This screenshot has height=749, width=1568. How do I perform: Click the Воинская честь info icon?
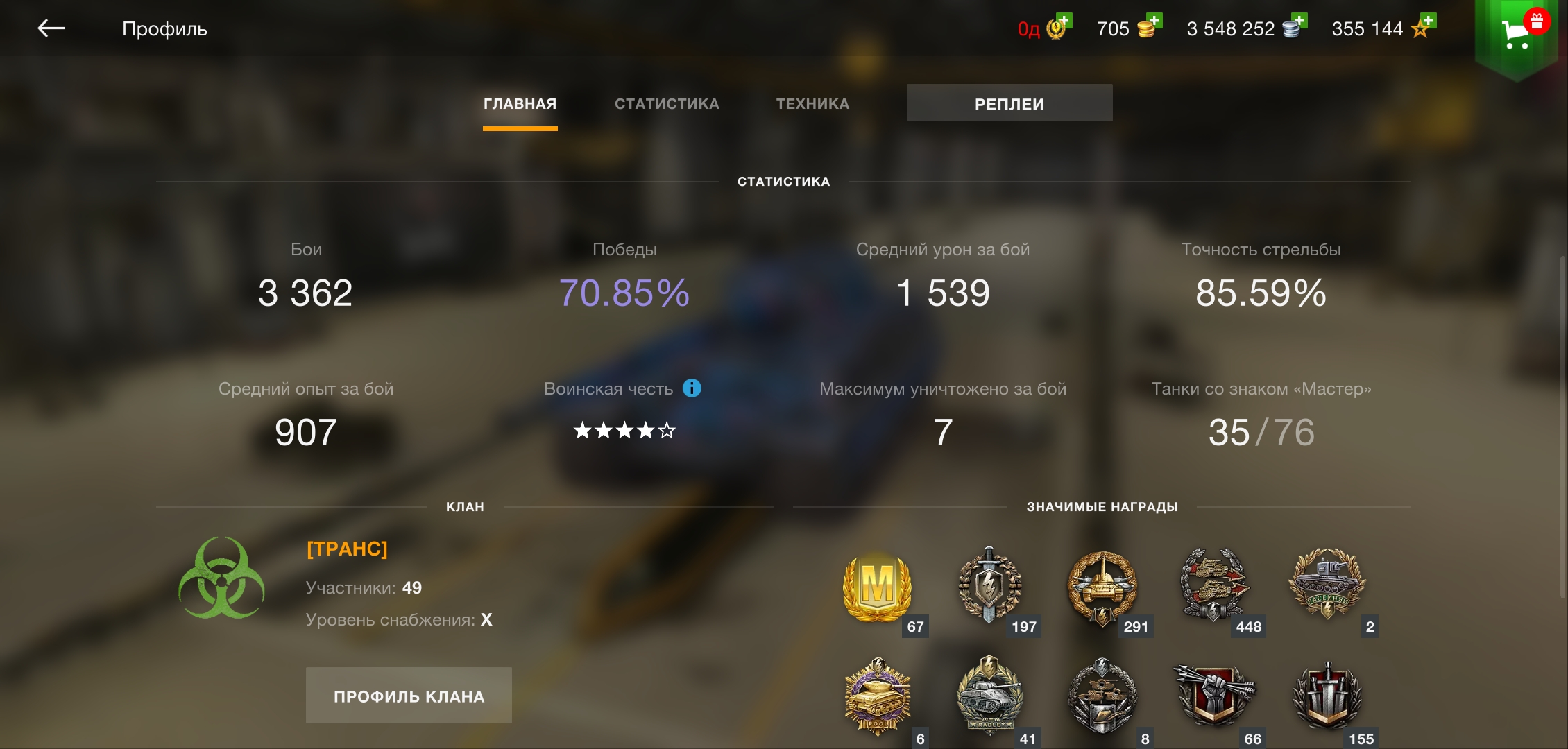(691, 389)
